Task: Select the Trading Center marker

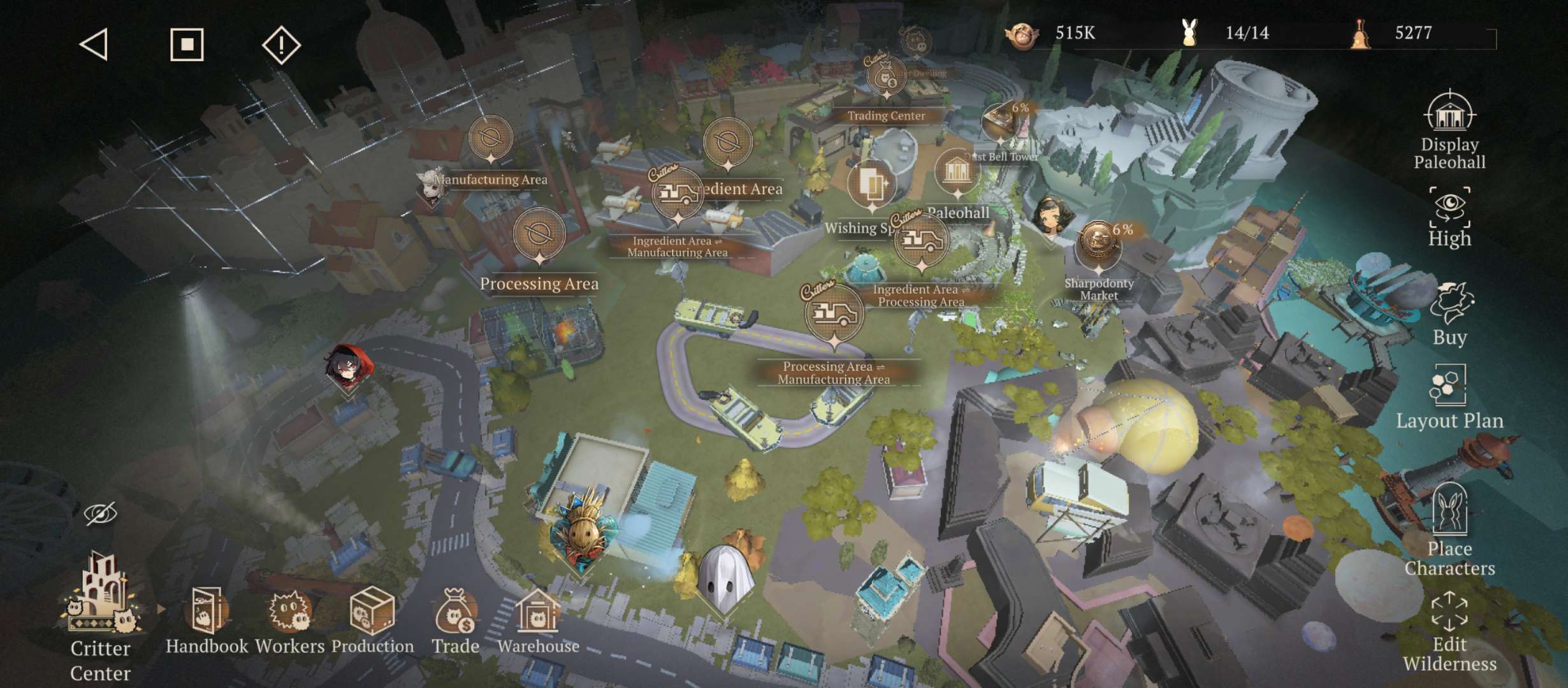Action: [886, 80]
